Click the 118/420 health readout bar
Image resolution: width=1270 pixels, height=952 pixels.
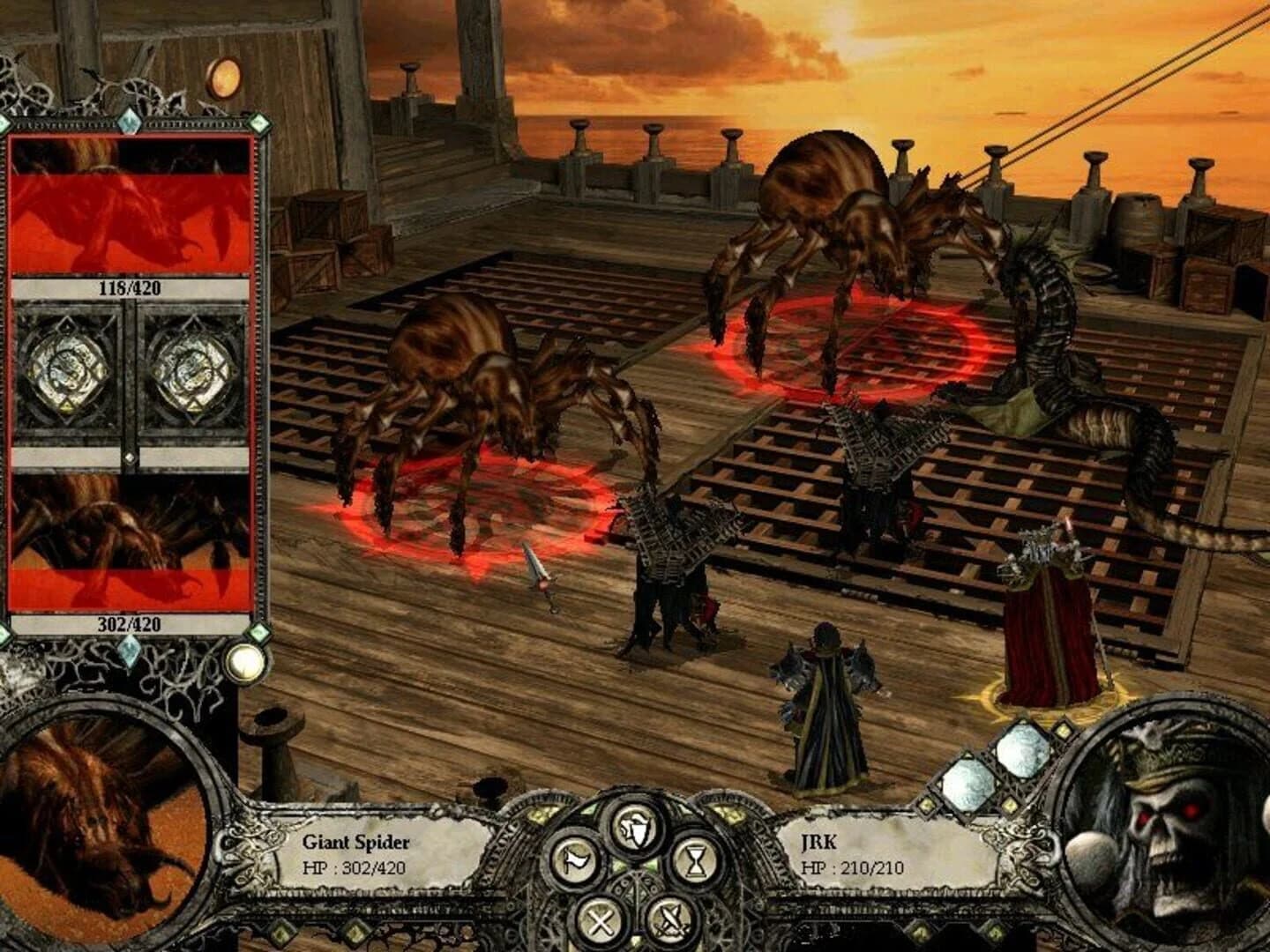pyautogui.click(x=128, y=286)
